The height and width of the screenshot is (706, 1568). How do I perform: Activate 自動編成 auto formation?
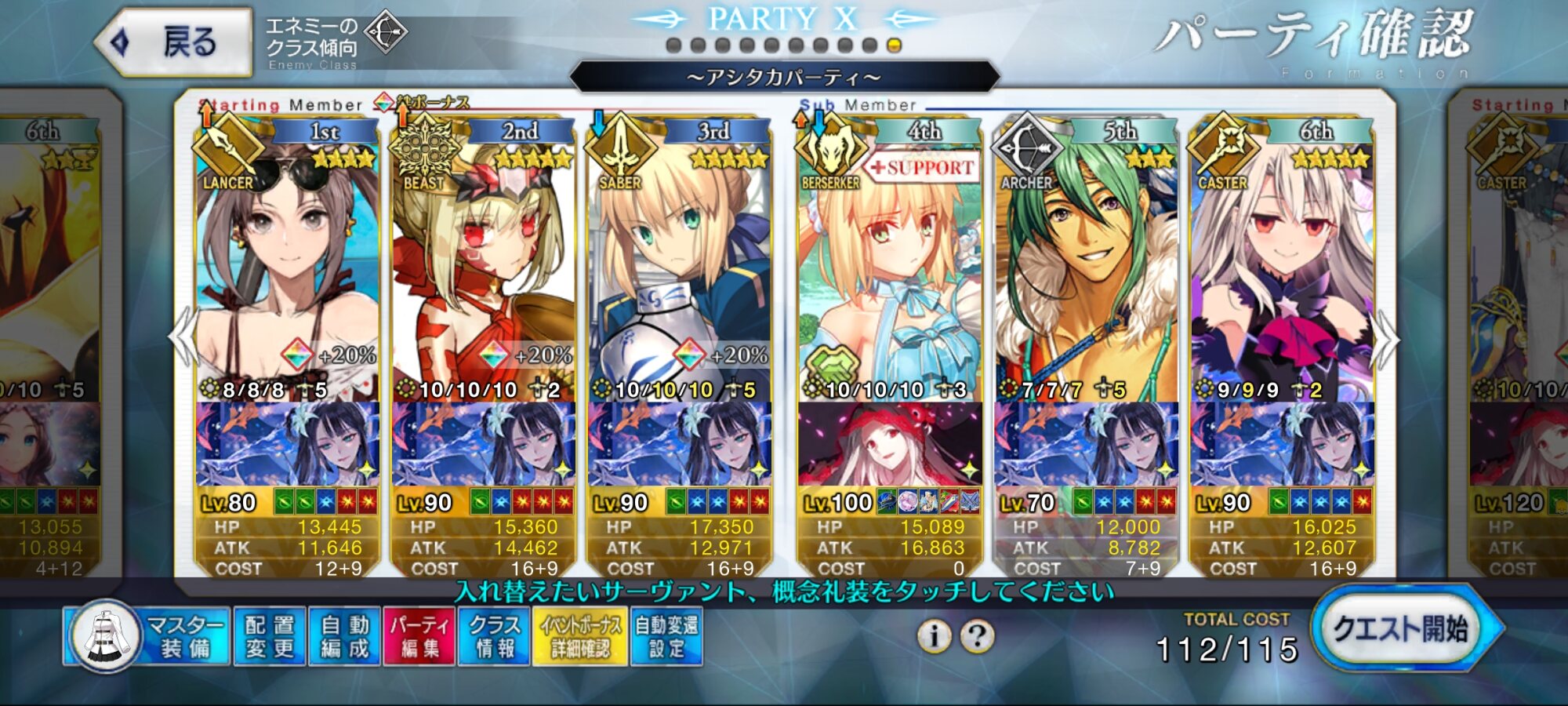pos(344,636)
